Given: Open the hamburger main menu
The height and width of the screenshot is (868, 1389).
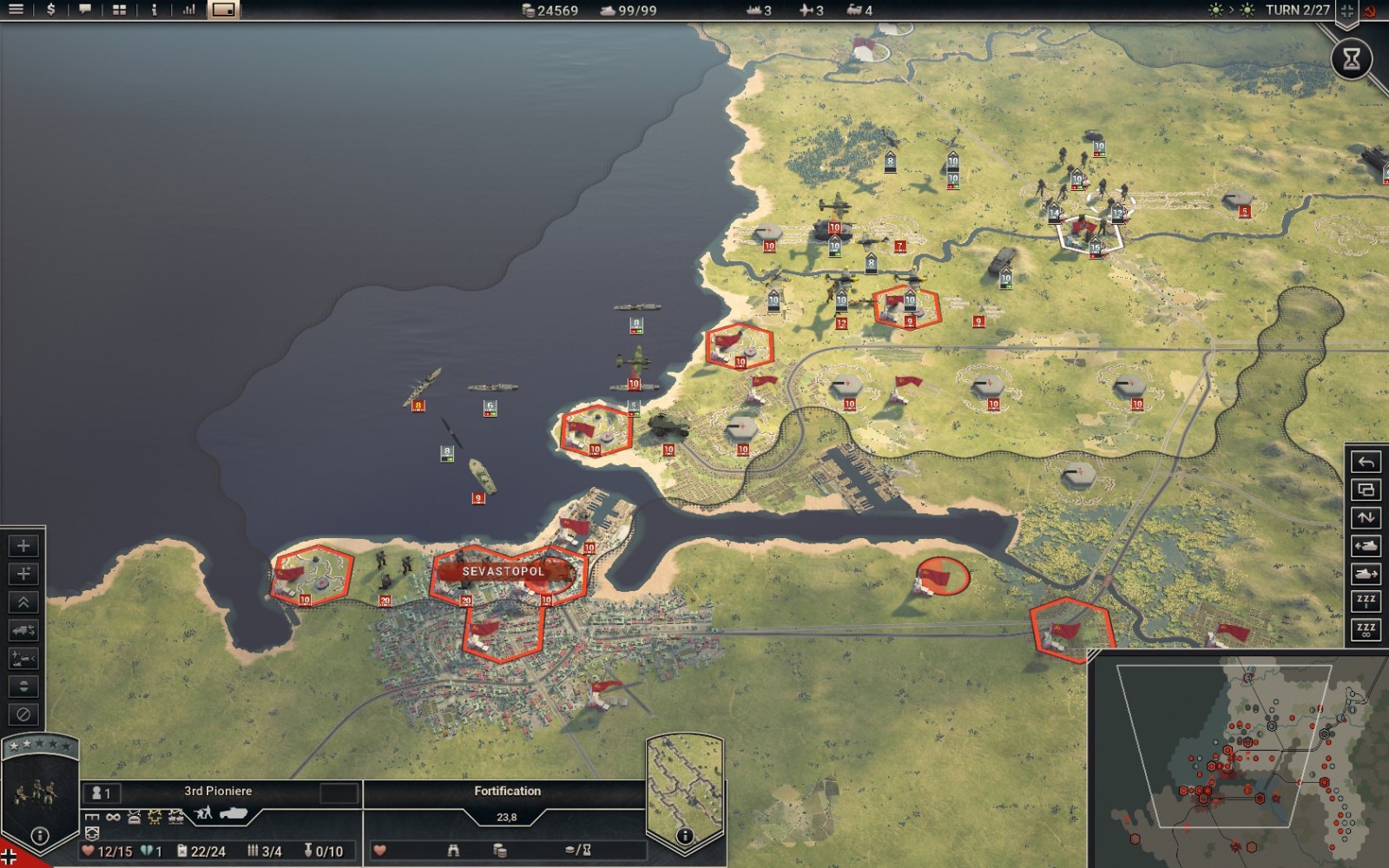Looking at the screenshot, I should click(x=16, y=10).
